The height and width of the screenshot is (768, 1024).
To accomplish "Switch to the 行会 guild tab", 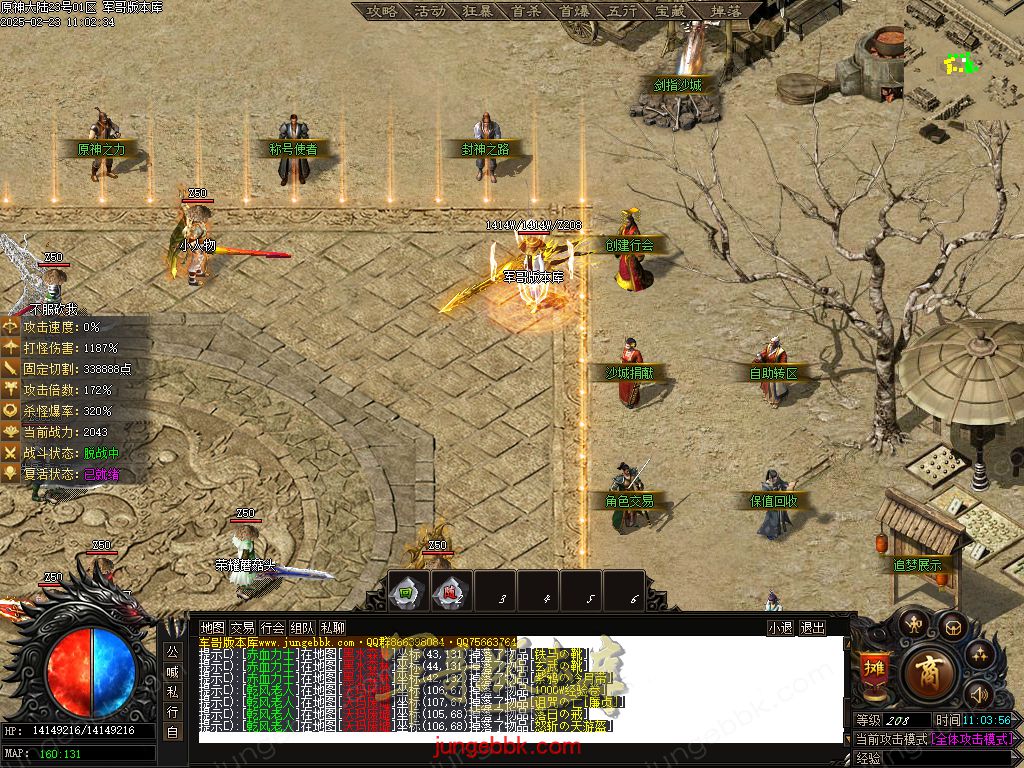I will (272, 628).
